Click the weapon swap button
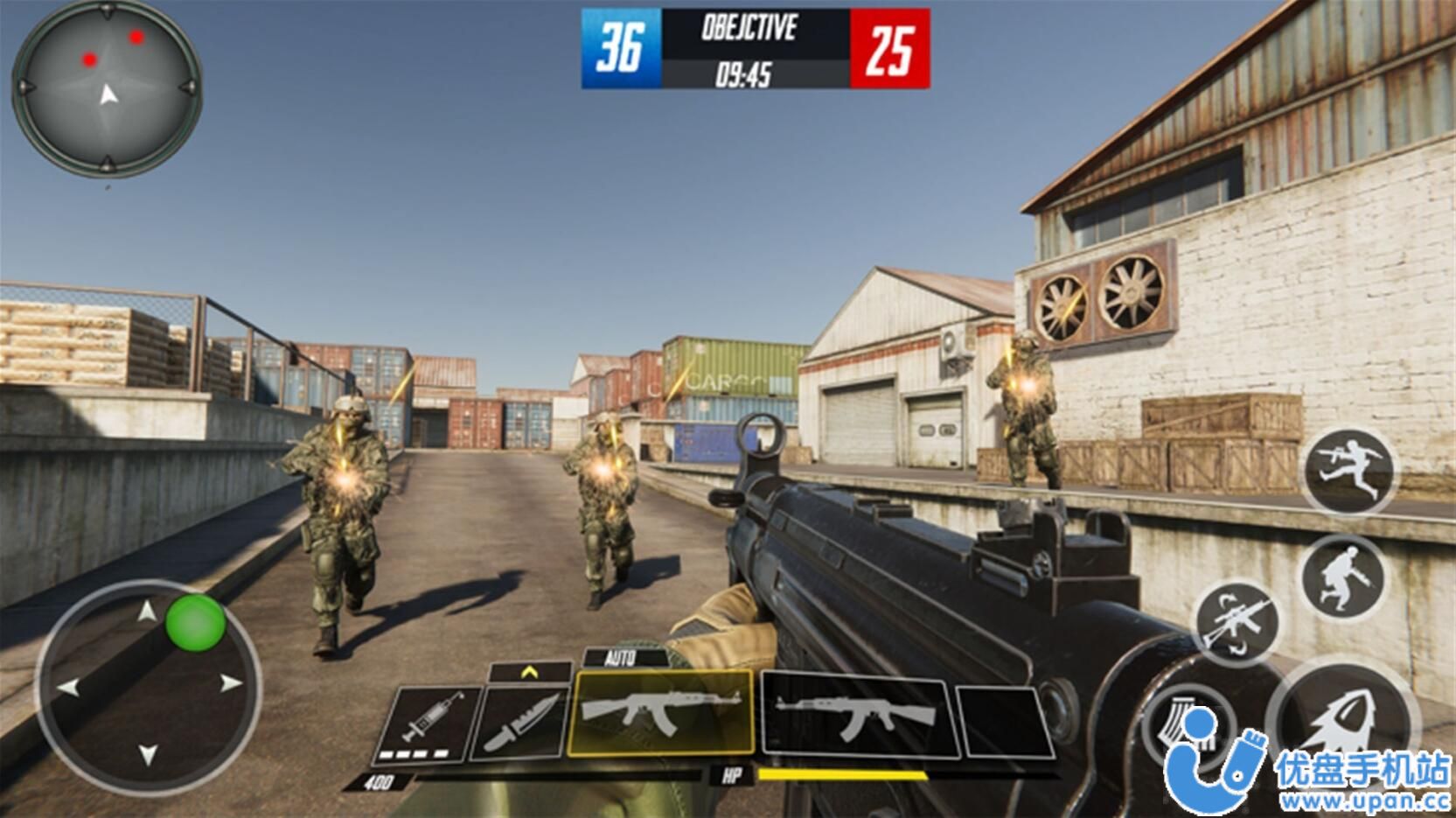Viewport: 1456px width, 818px height. click(x=1237, y=623)
